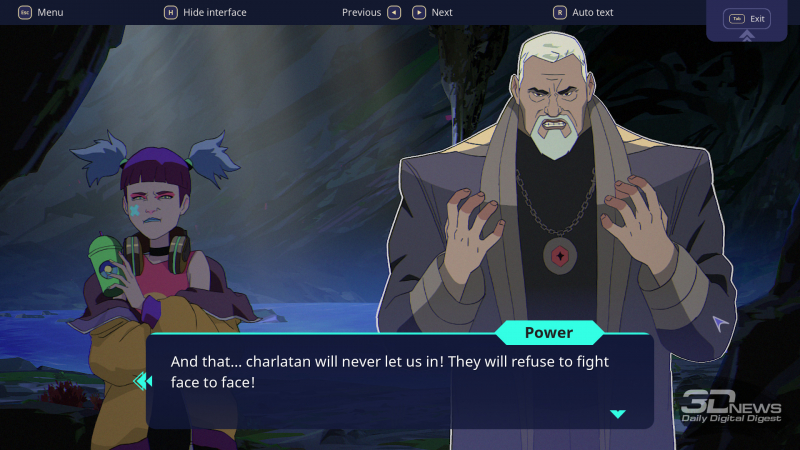Rewind using the double left arrows on dialogue box
The image size is (800, 450).
pos(142,380)
